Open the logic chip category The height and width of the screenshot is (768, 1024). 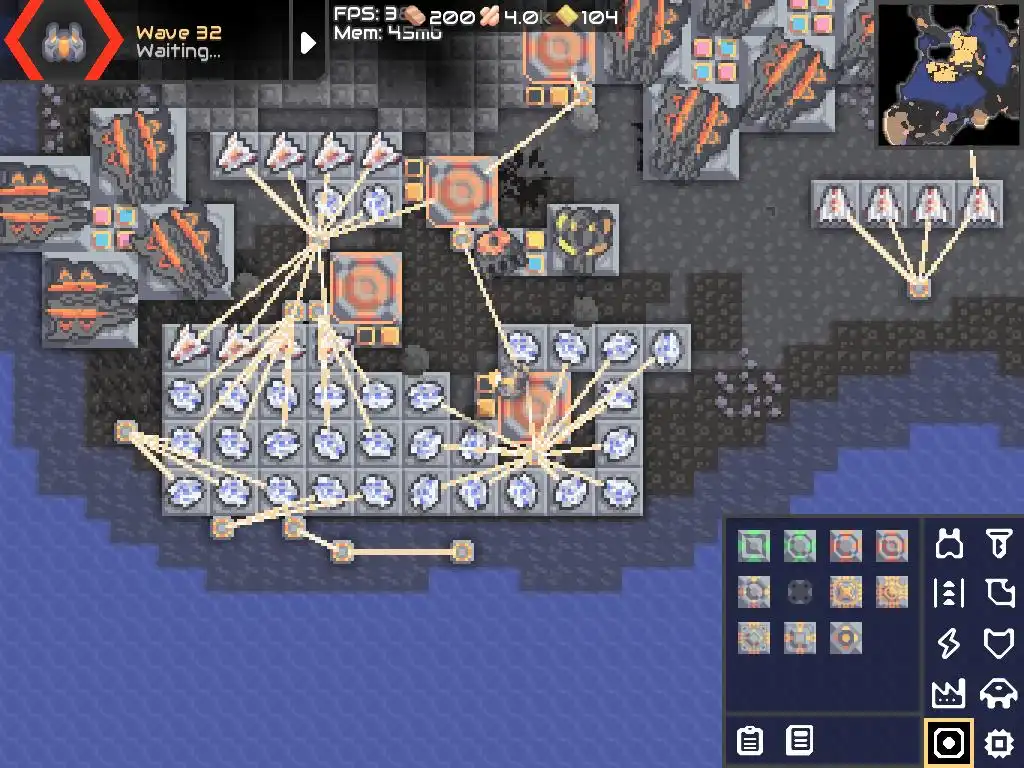click(x=998, y=742)
